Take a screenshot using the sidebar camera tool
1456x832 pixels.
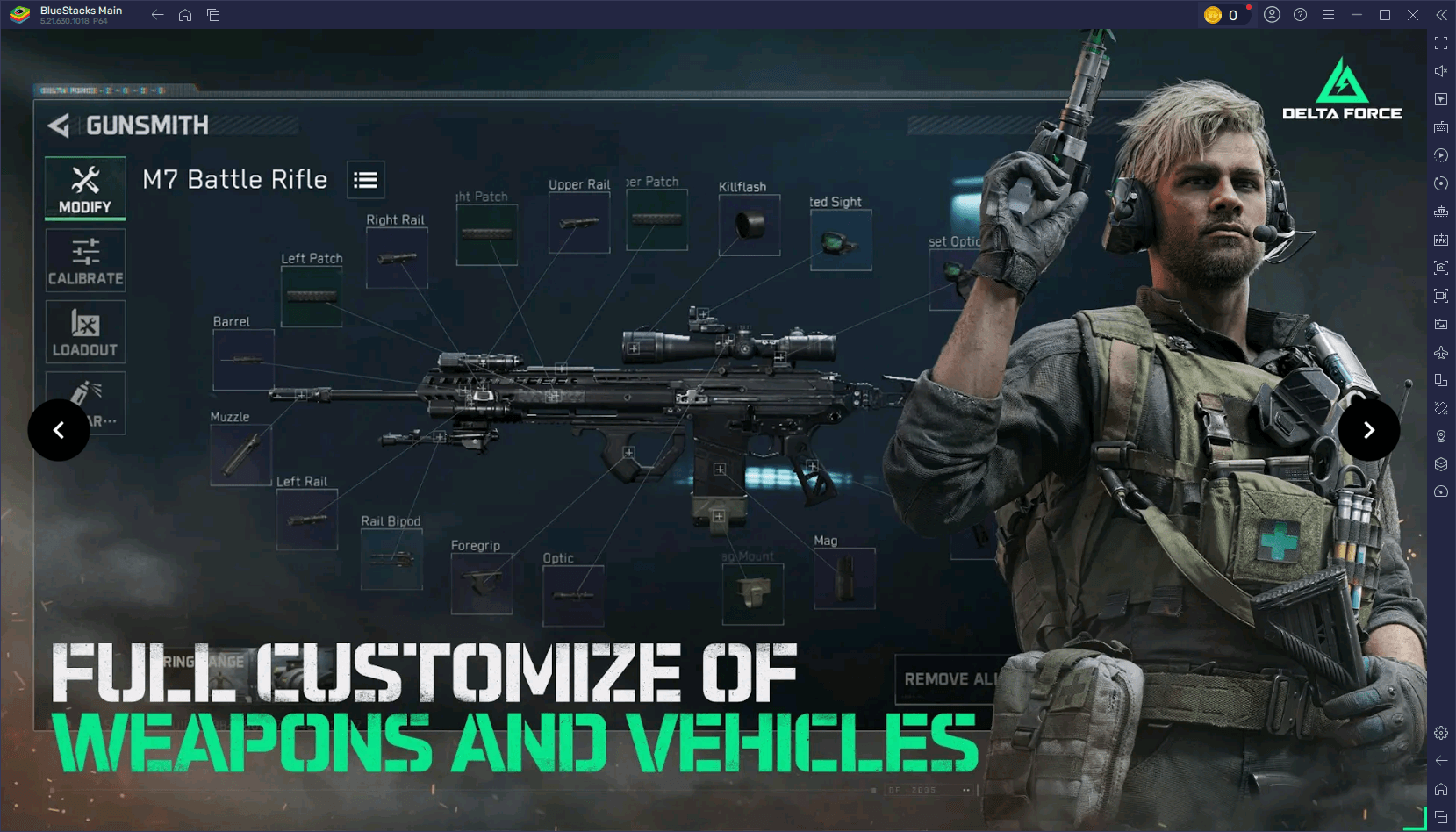[x=1440, y=268]
